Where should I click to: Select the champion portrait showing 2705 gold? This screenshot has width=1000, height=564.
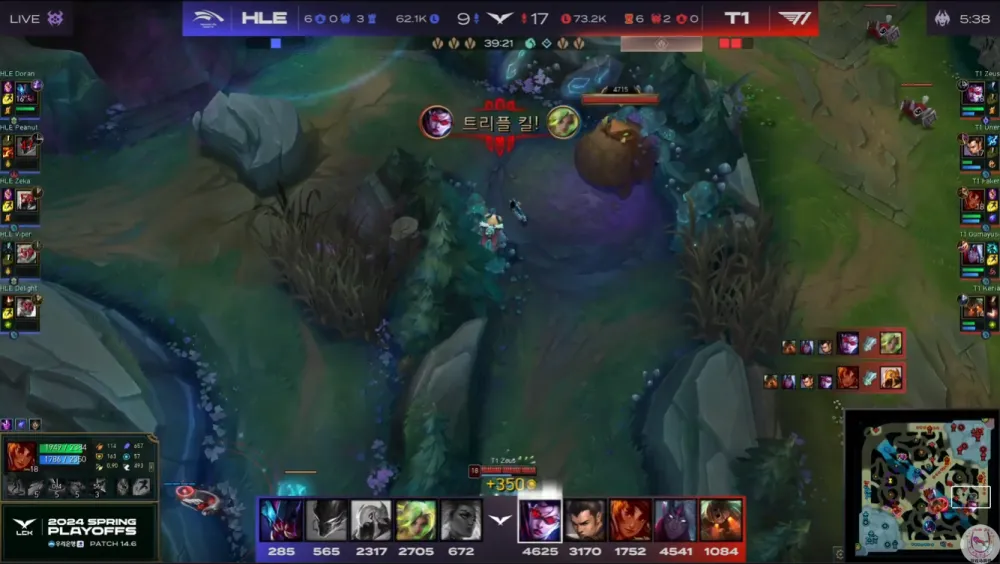click(416, 520)
